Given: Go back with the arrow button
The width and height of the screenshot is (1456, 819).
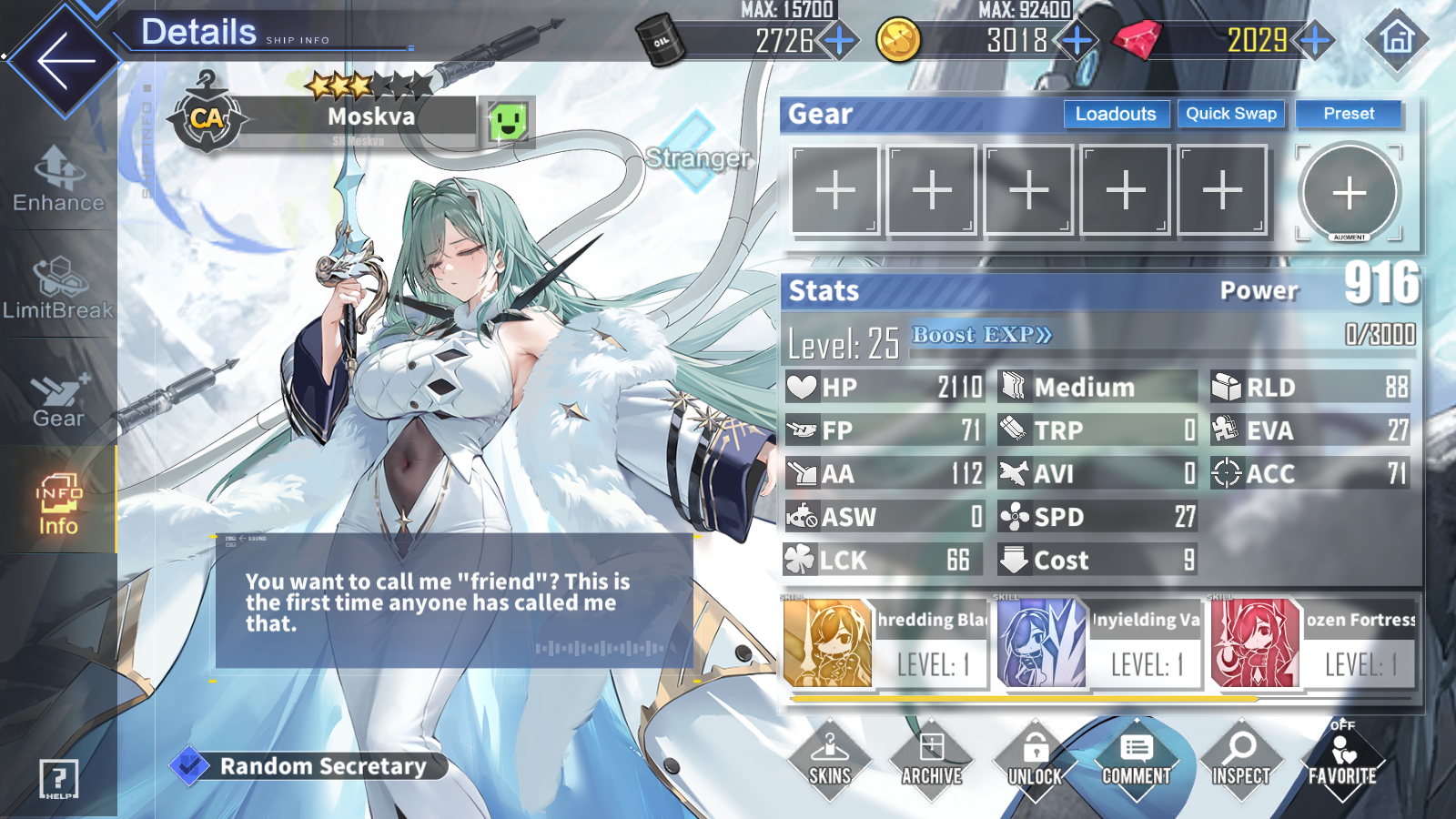Looking at the screenshot, I should [66, 61].
